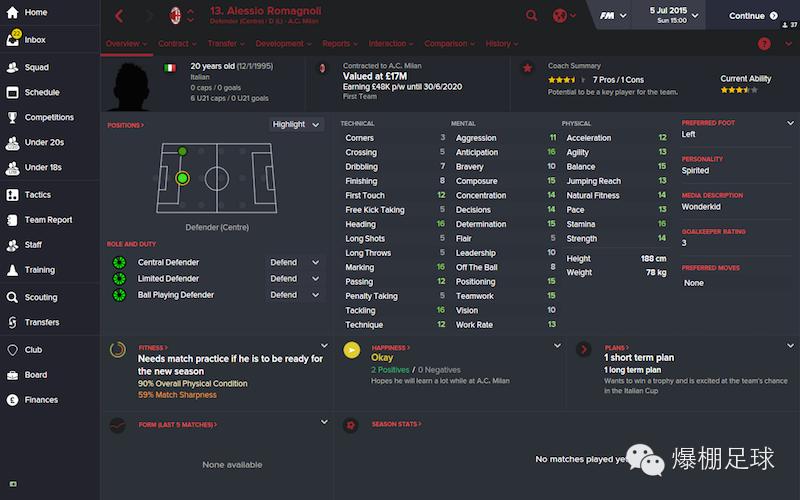Go to the Home screen
The height and width of the screenshot is (500, 800).
tap(35, 13)
